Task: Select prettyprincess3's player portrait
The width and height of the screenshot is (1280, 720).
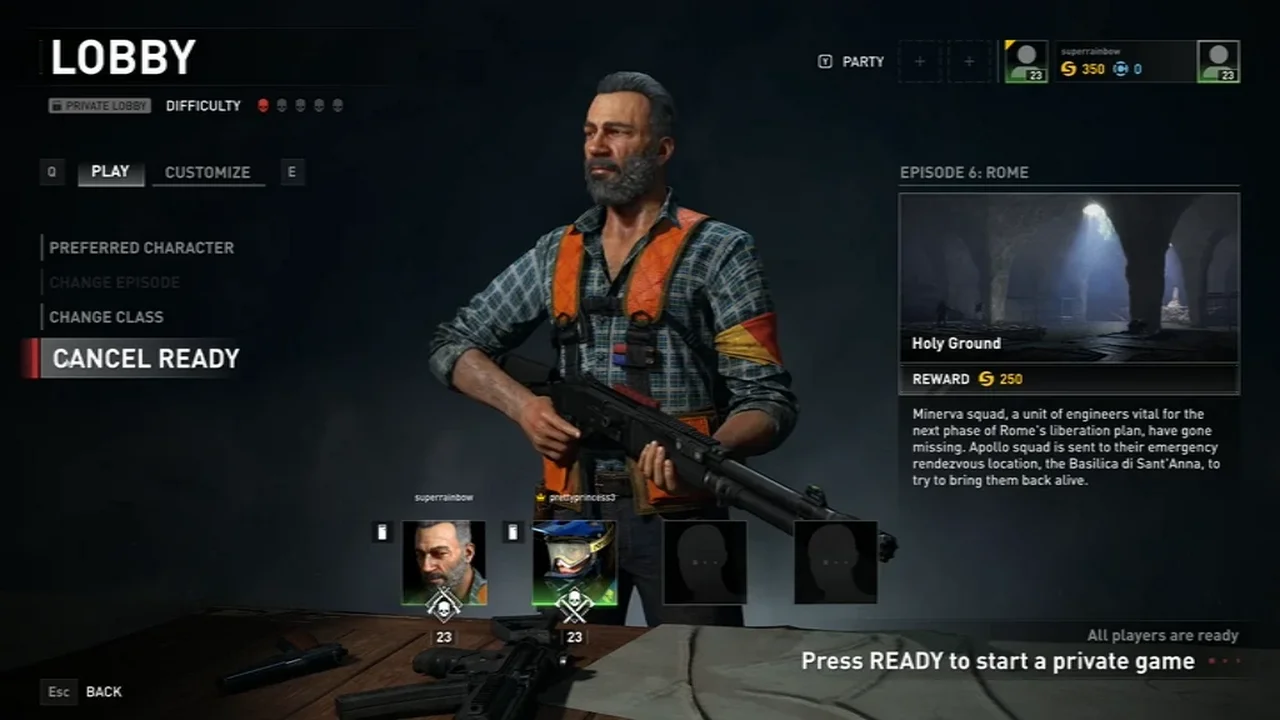Action: point(574,562)
